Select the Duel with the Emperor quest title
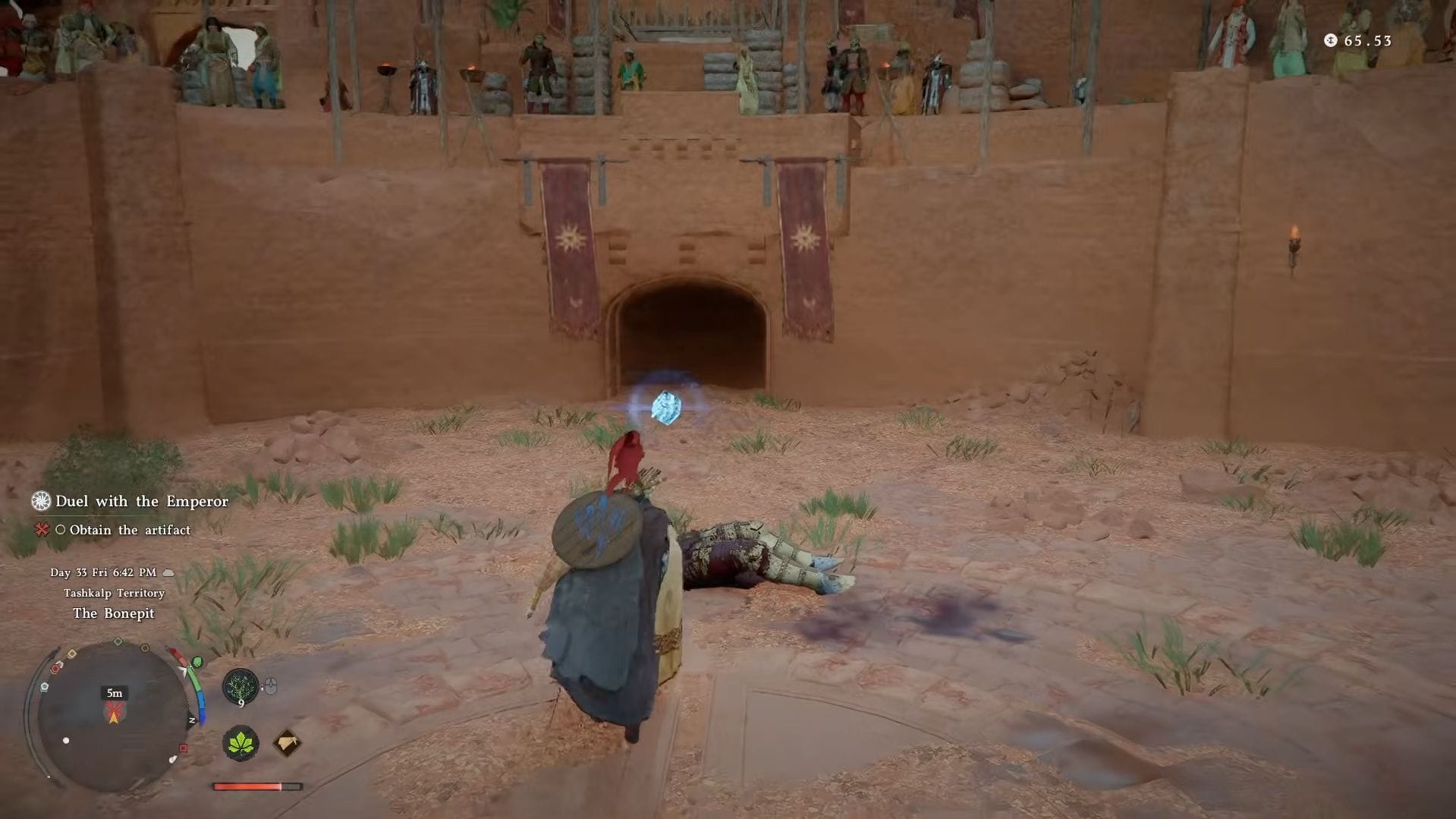1456x819 pixels. [x=141, y=501]
